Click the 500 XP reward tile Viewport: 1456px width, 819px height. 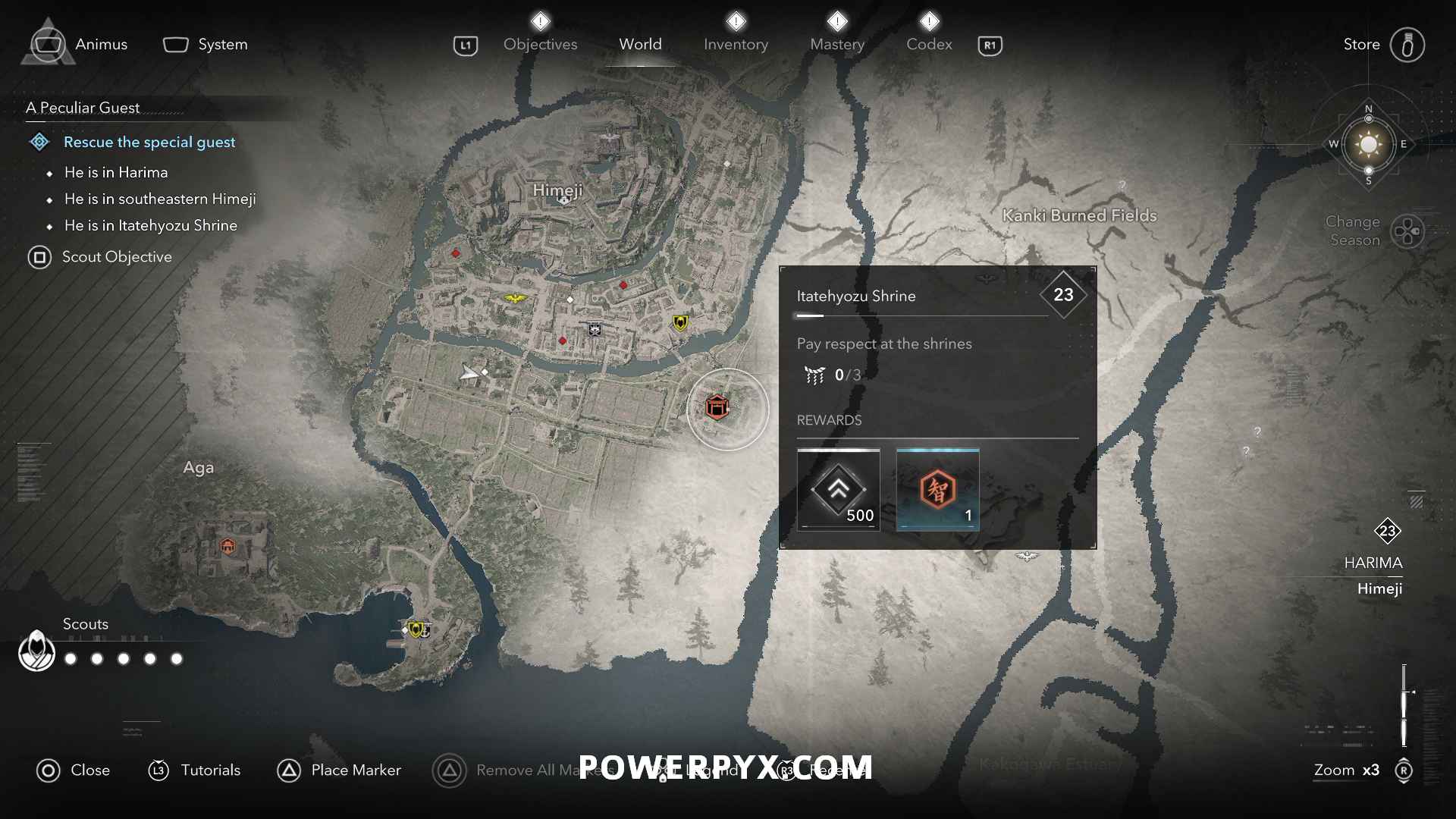(x=838, y=489)
